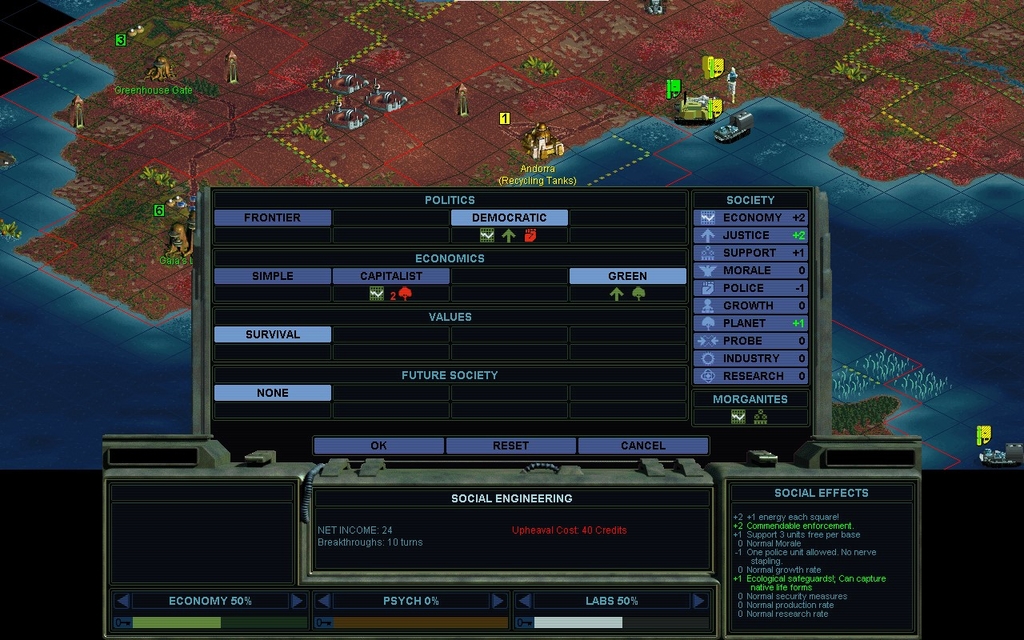Click the Economy row in Society panel
This screenshot has height=640, width=1024.
[751, 217]
